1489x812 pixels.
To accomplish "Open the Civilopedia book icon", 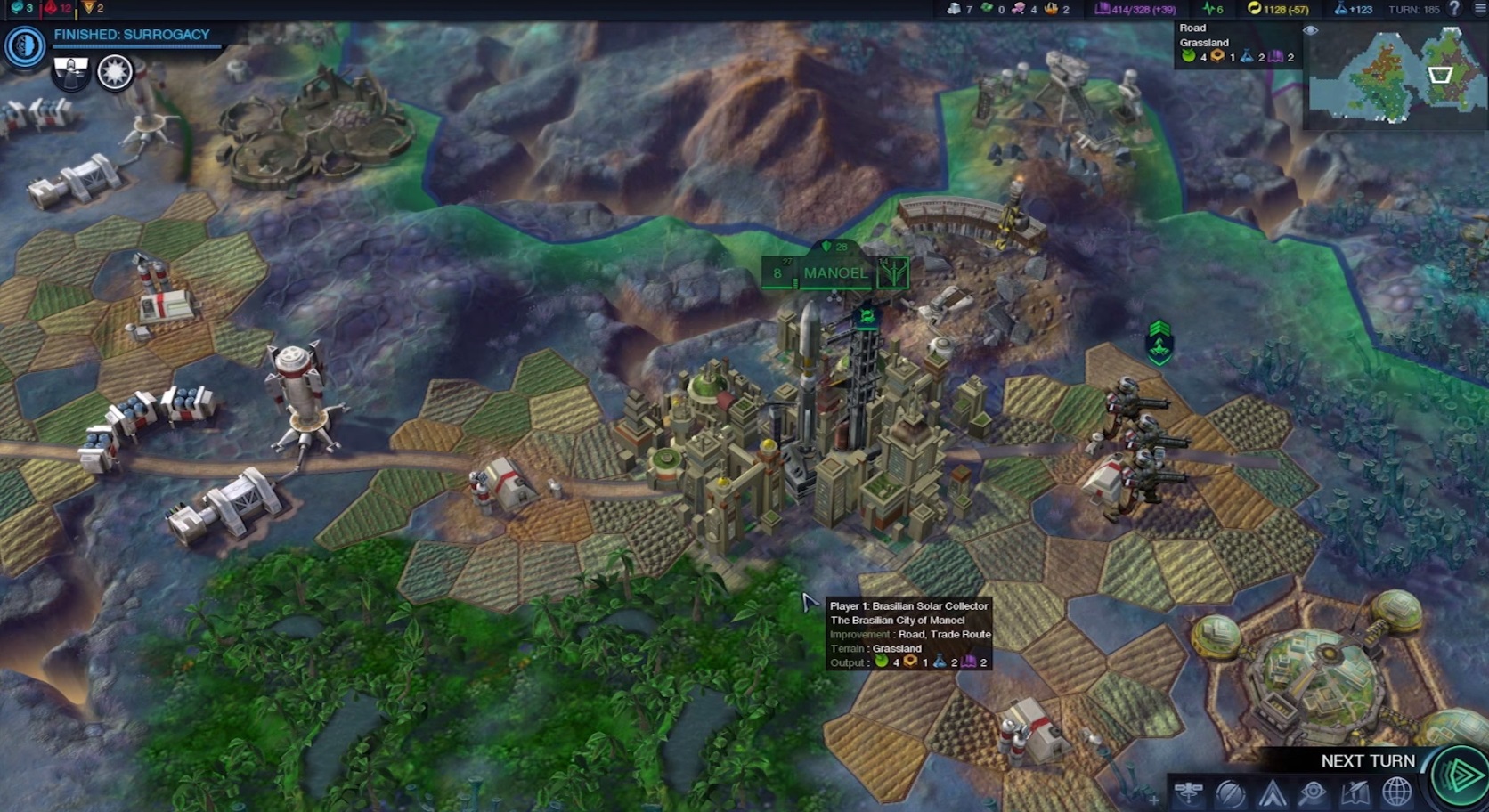I will tap(1355, 792).
